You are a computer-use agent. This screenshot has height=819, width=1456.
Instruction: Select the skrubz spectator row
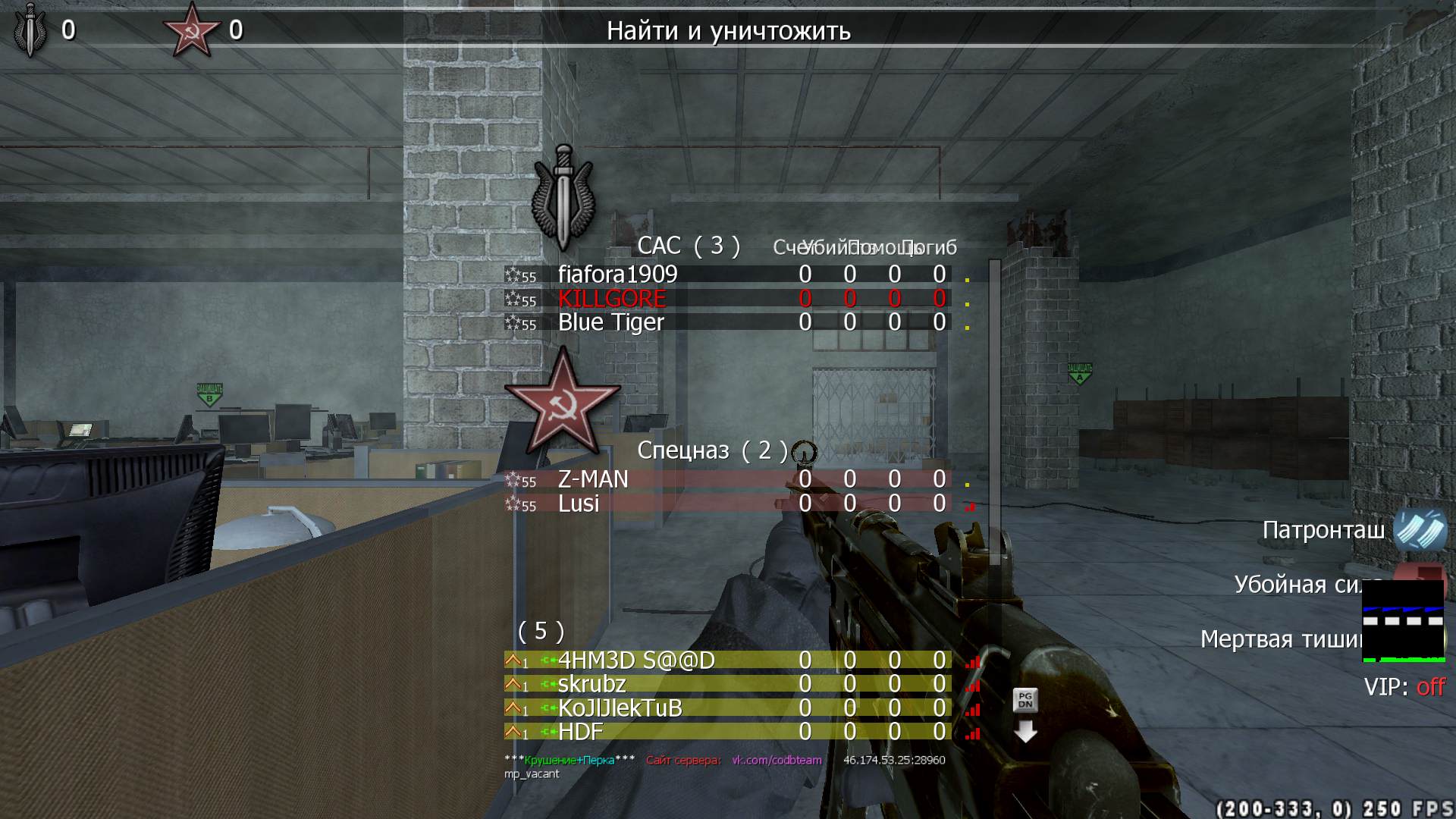pos(591,685)
